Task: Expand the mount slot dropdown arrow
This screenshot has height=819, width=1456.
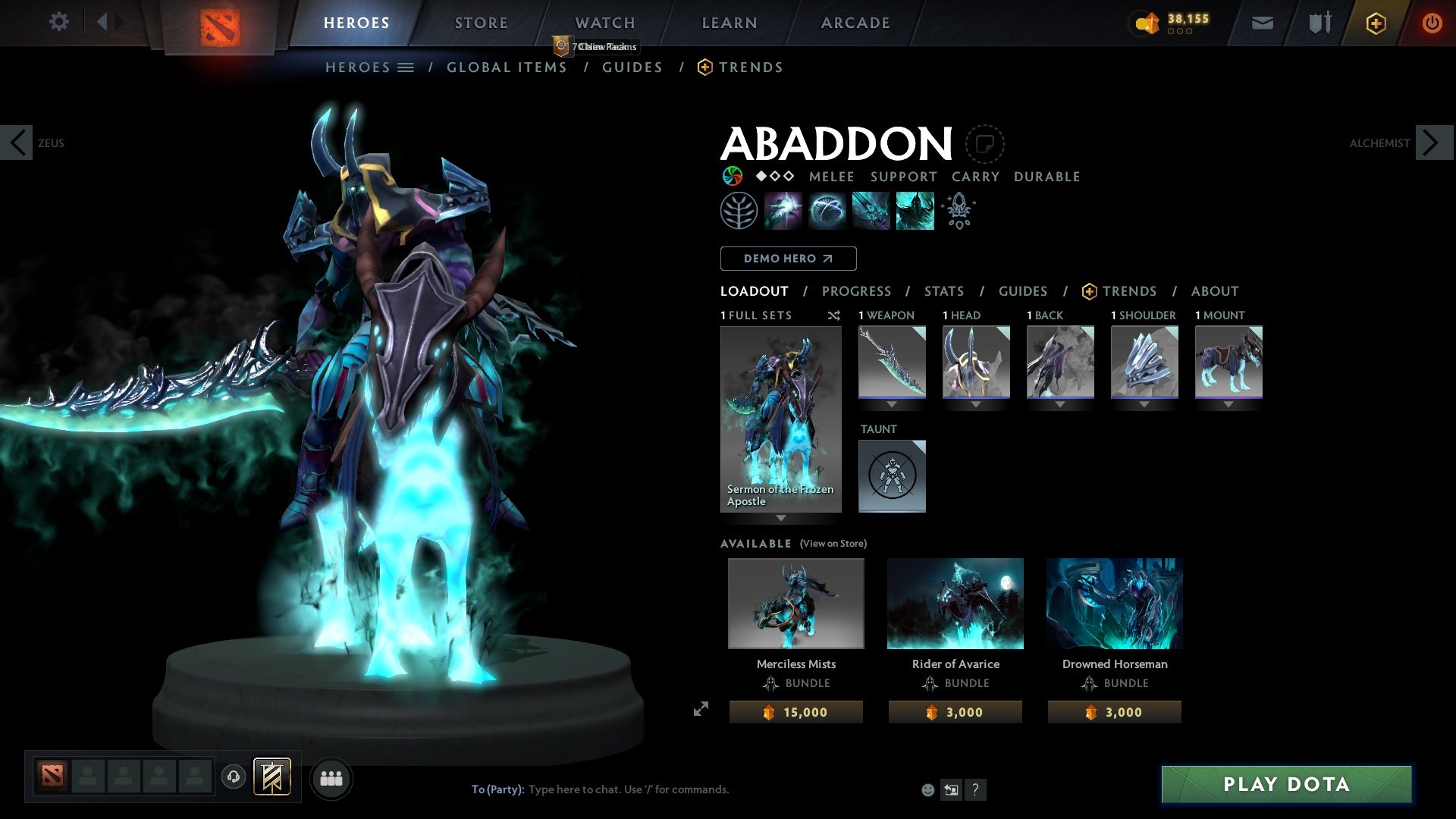Action: [x=1228, y=404]
